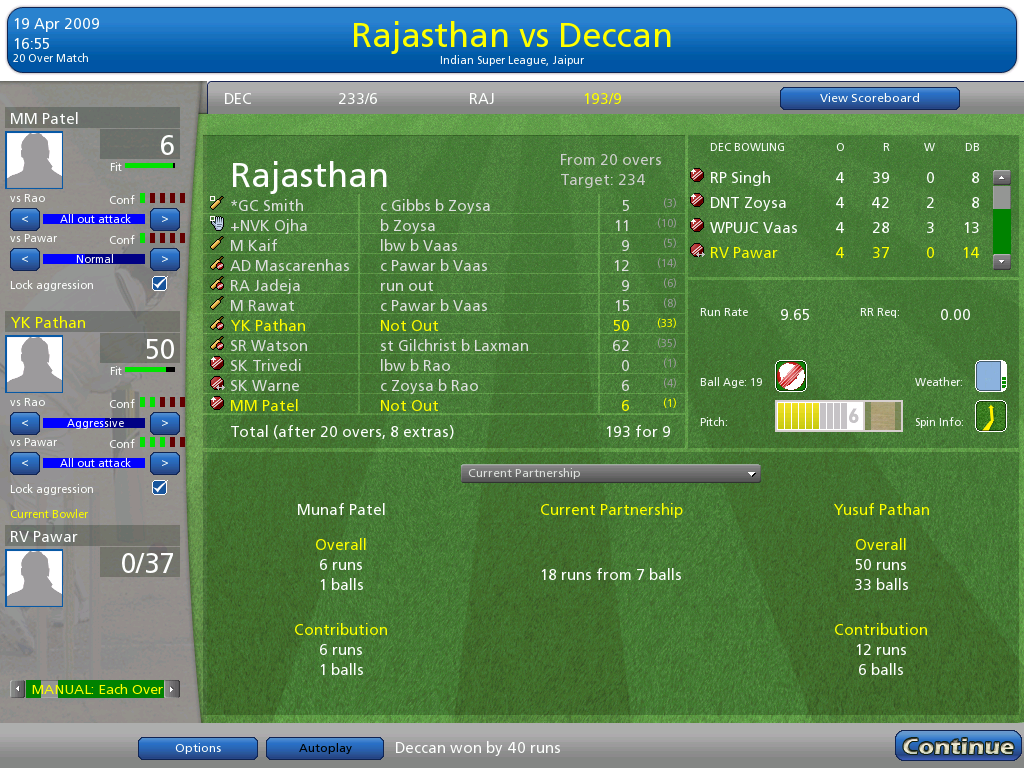The height and width of the screenshot is (768, 1024).
Task: Click the bowling list's scroll down arrow
Action: (1001, 261)
